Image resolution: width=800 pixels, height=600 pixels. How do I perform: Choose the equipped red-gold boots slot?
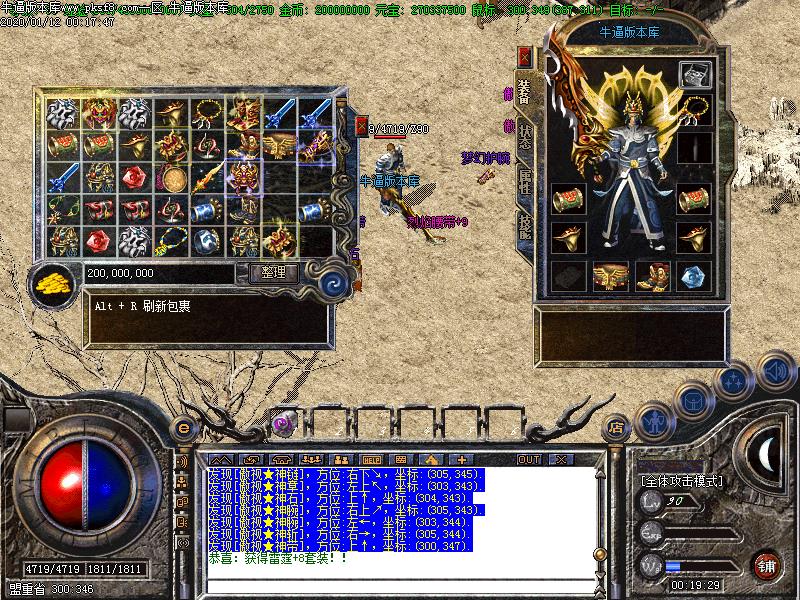(x=652, y=275)
